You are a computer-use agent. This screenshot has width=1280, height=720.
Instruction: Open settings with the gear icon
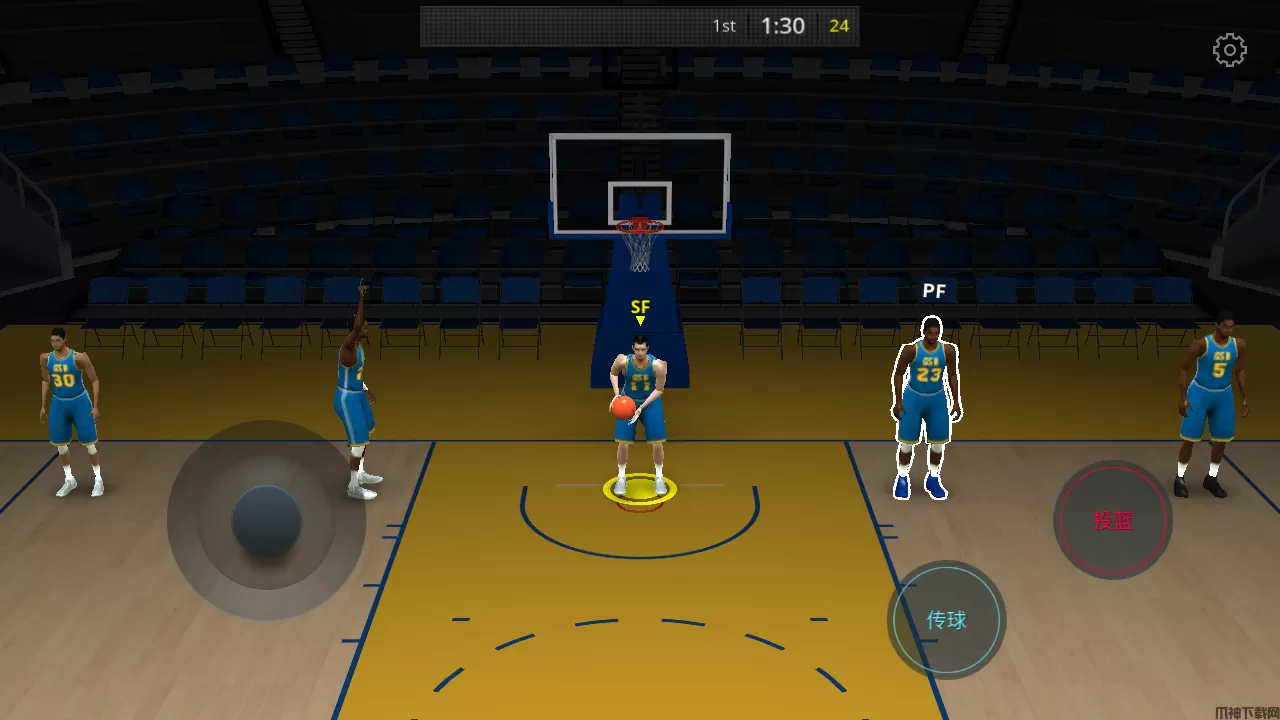[x=1229, y=50]
